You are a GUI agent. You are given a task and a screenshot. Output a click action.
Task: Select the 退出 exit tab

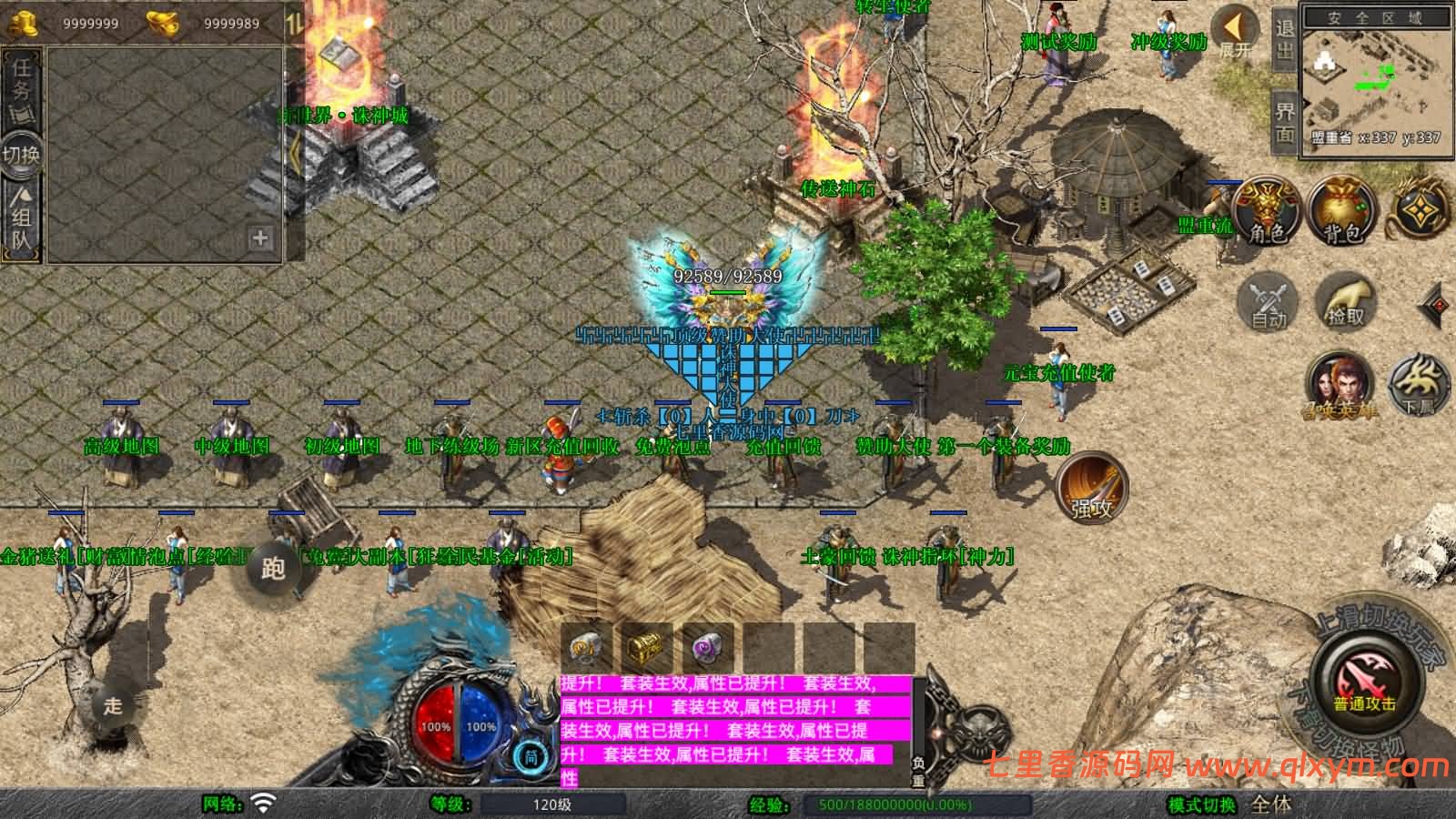[1284, 39]
